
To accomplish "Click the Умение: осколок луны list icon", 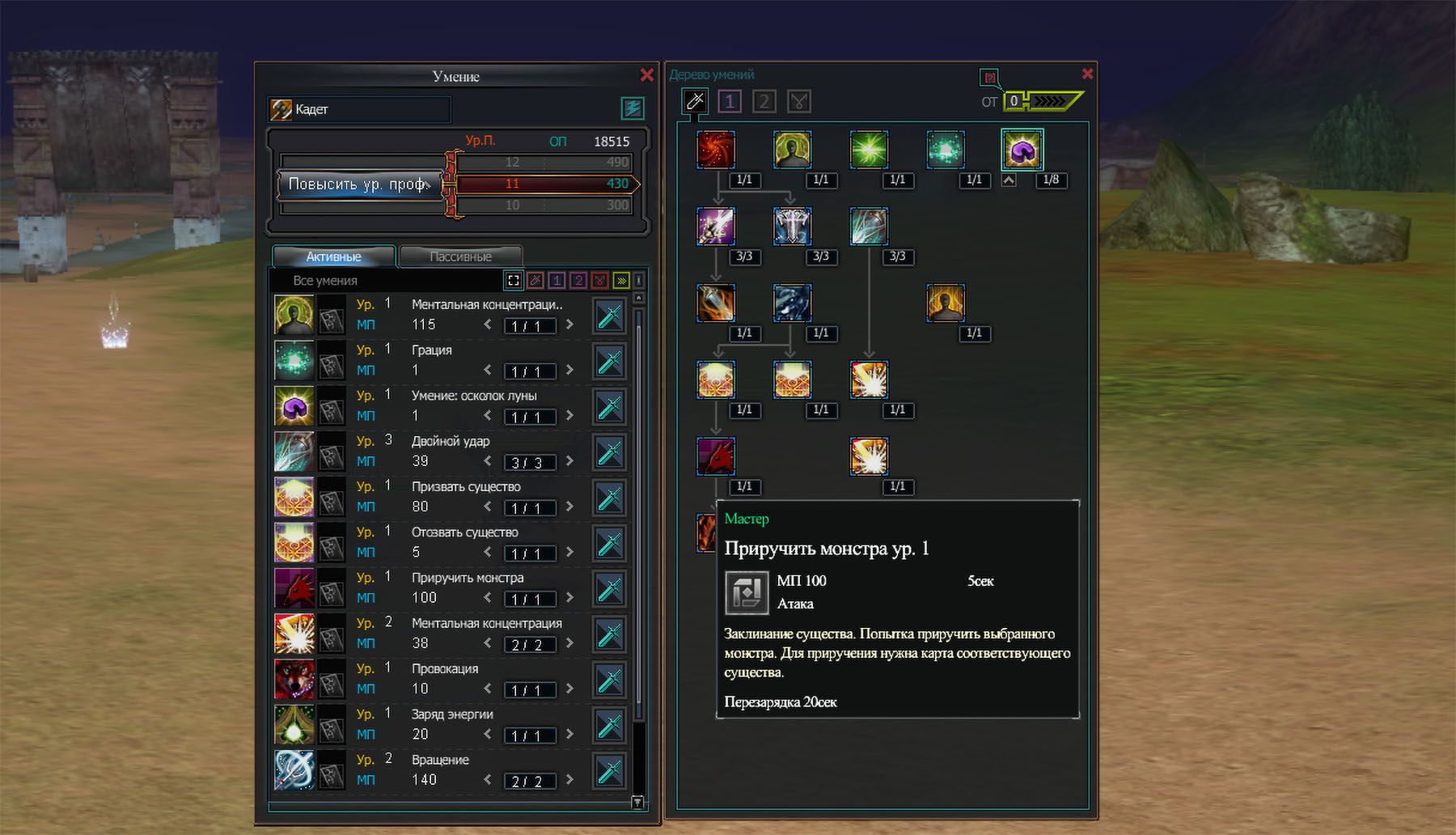I will (294, 405).
